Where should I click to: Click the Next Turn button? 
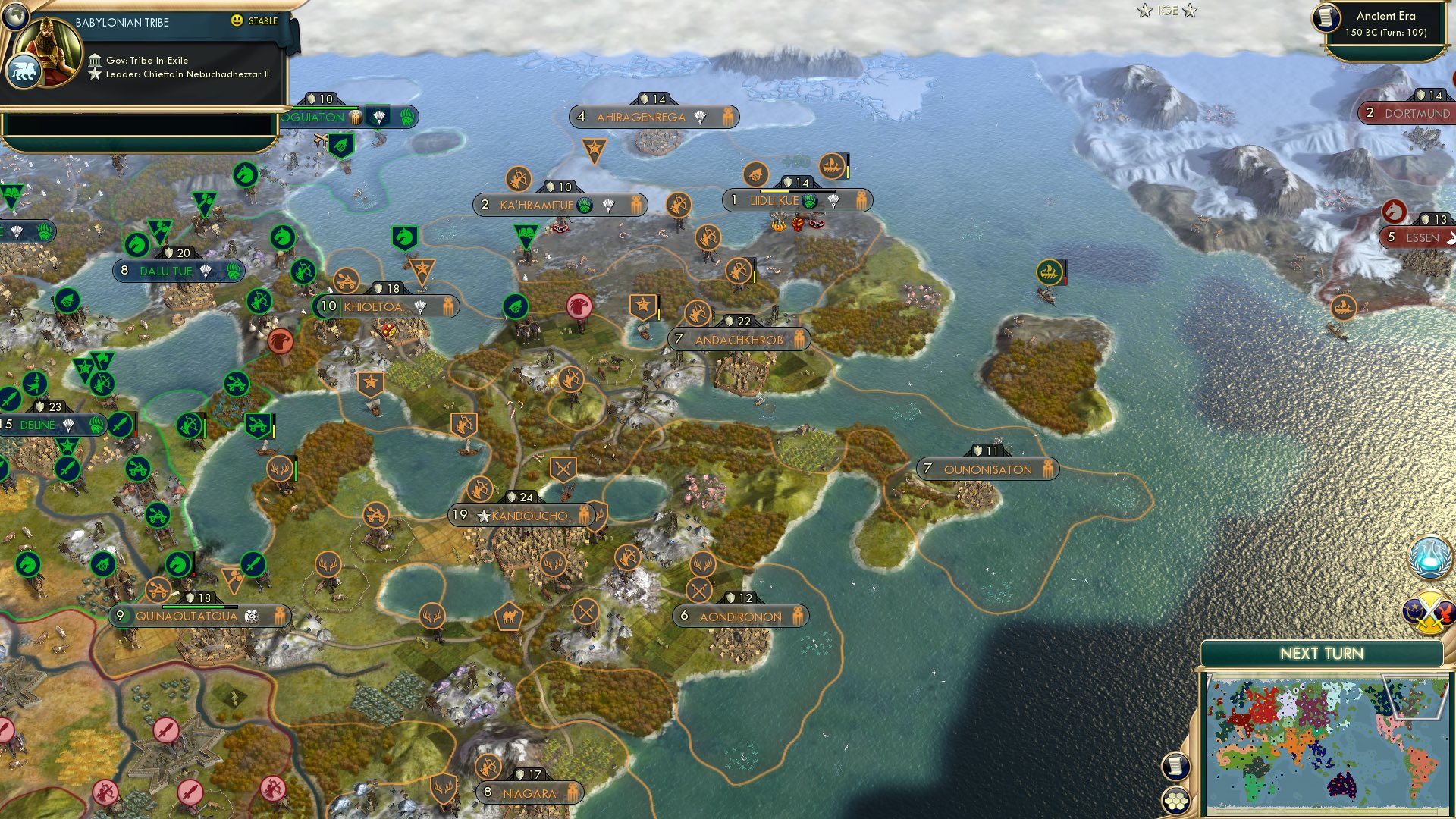pos(1322,652)
